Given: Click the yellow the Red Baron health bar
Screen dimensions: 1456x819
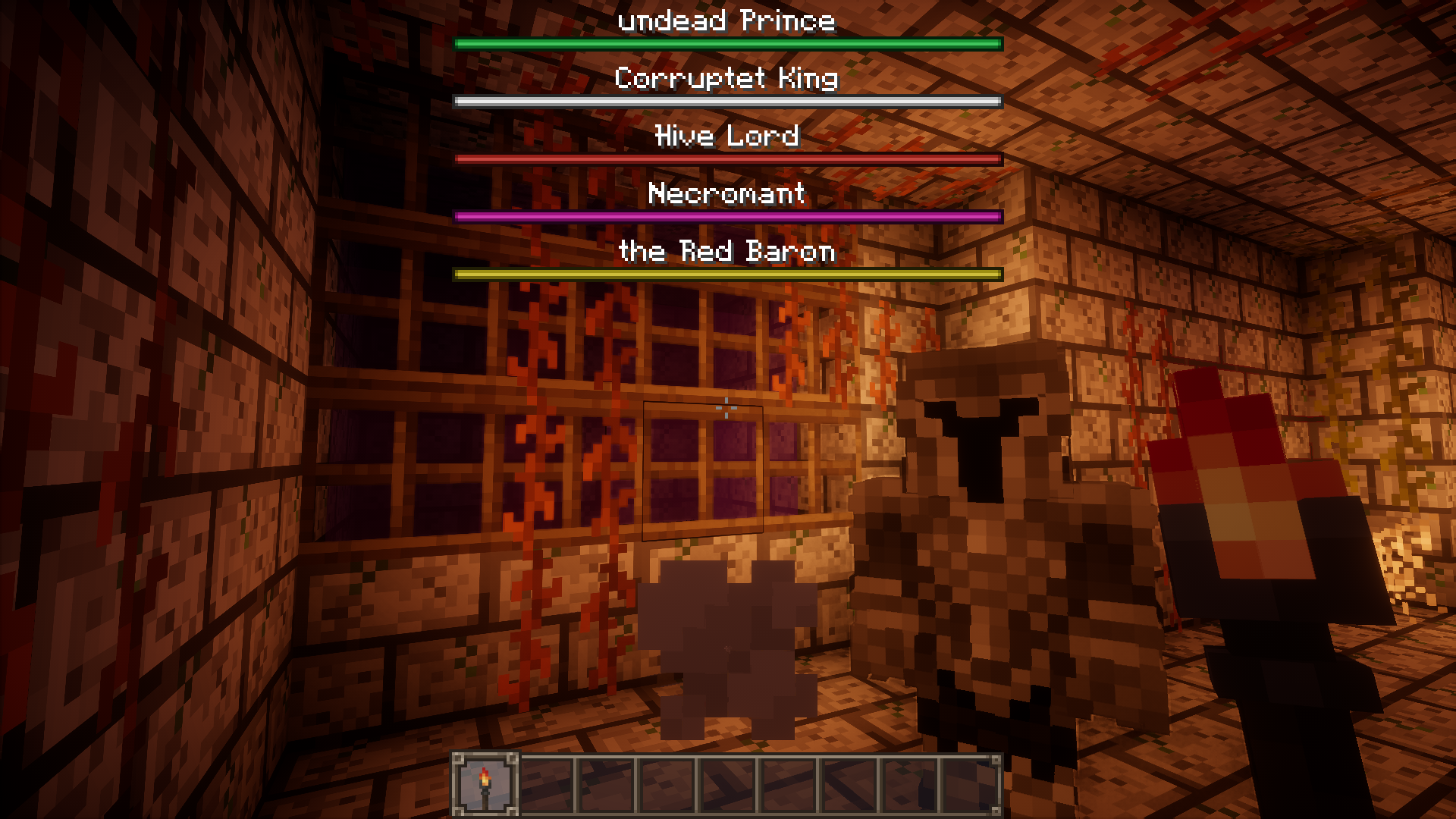Looking at the screenshot, I should pyautogui.click(x=726, y=274).
